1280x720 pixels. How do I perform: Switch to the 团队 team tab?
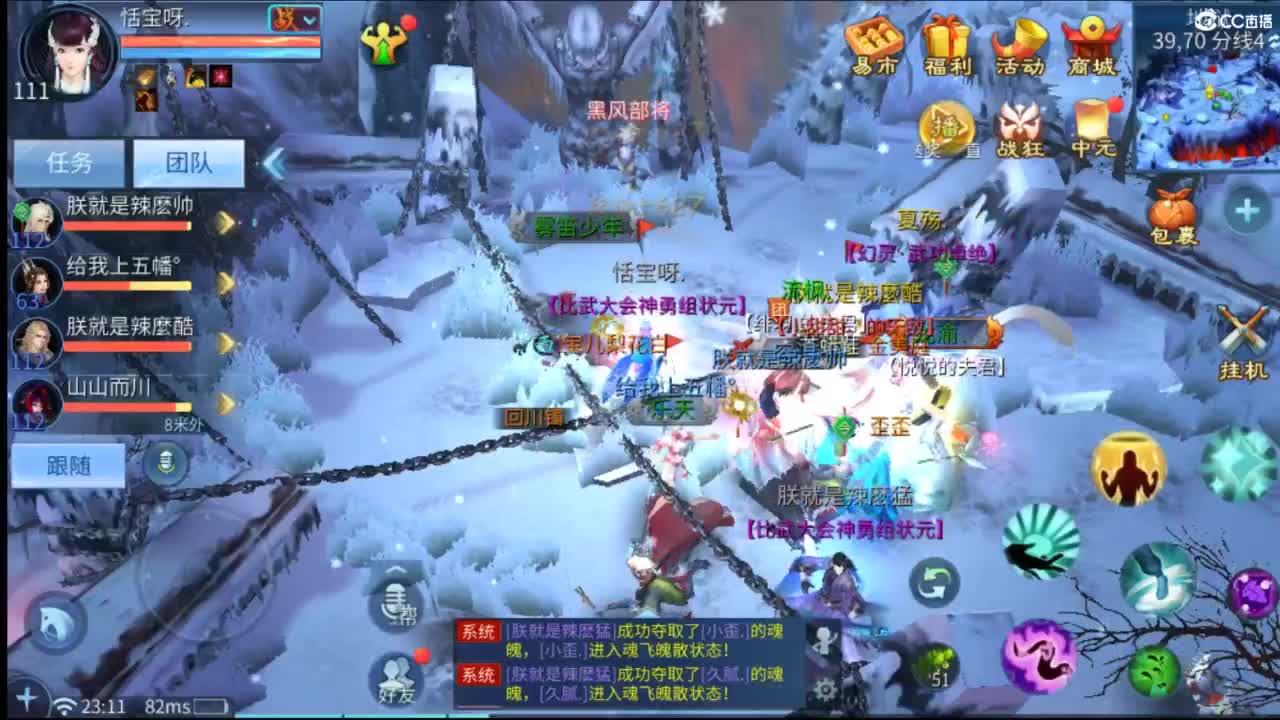click(x=188, y=161)
